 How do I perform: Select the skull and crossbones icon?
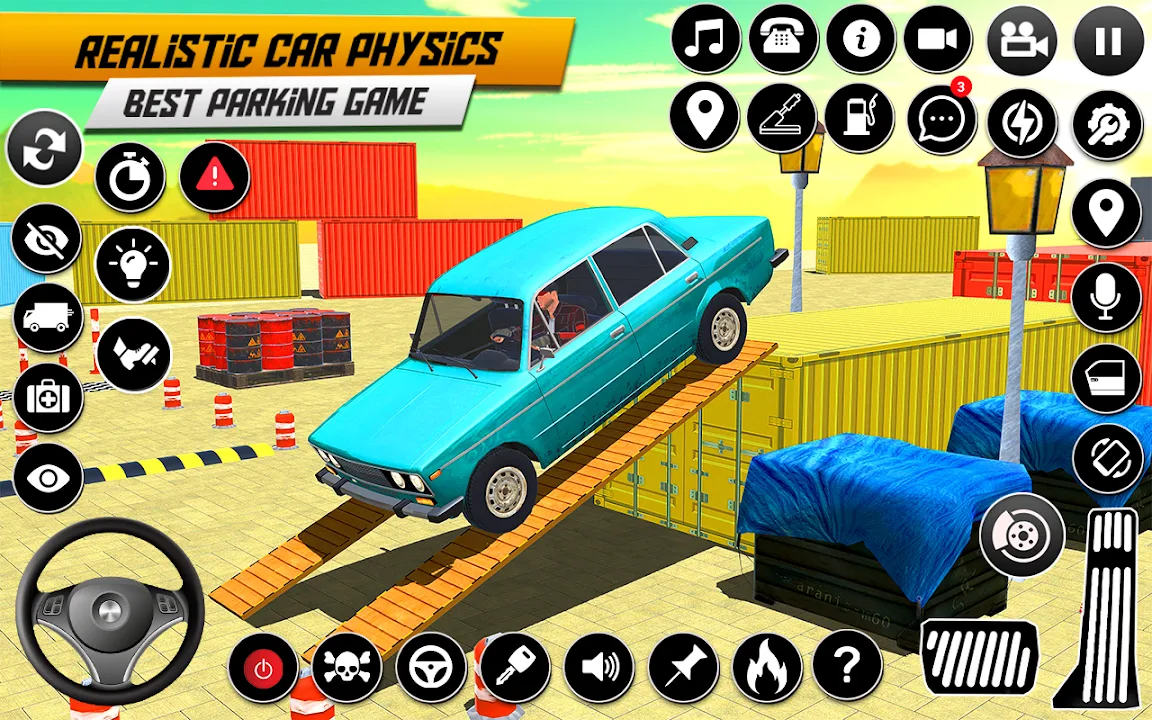click(347, 666)
